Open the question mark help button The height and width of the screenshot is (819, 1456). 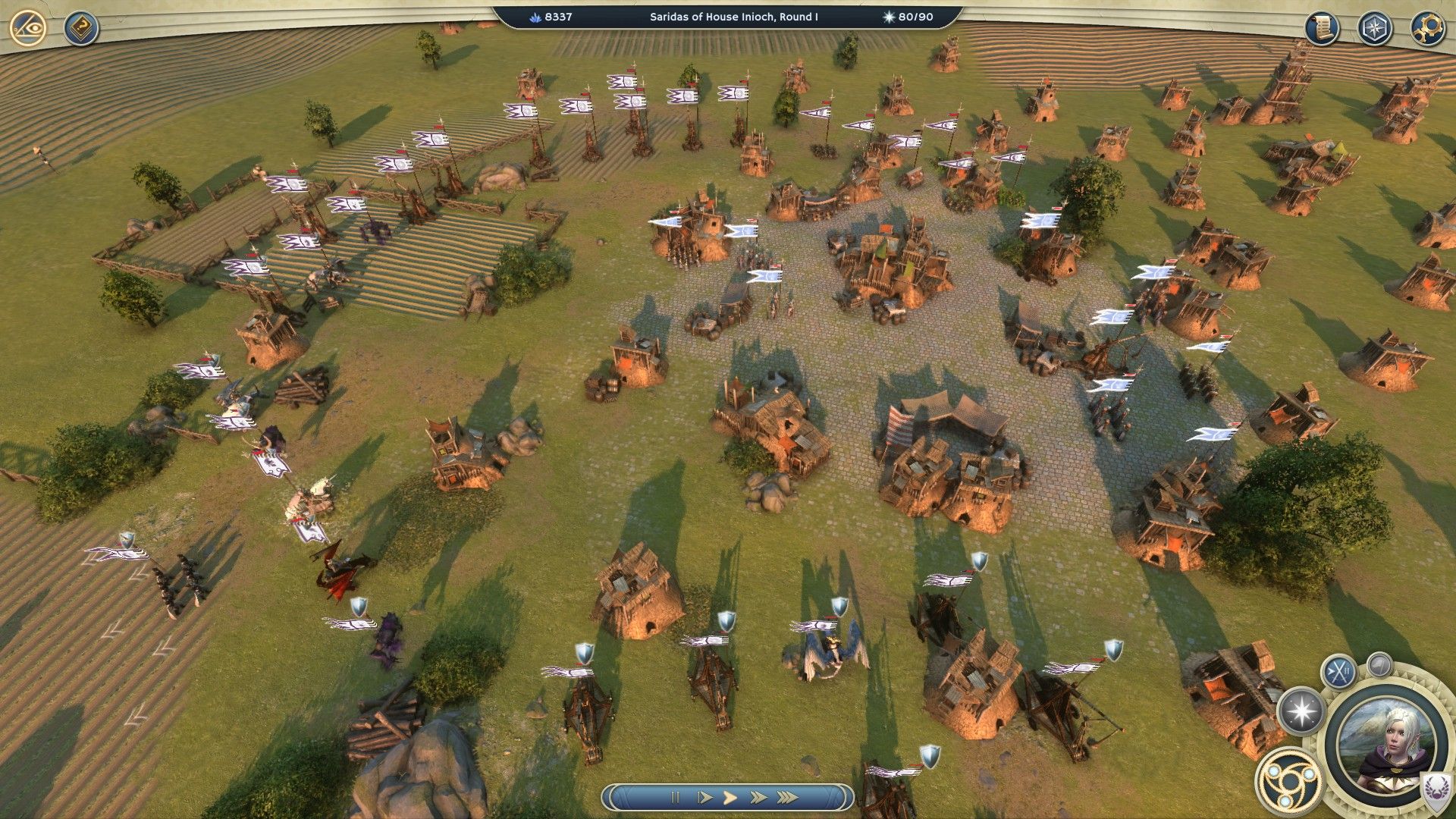tap(80, 29)
